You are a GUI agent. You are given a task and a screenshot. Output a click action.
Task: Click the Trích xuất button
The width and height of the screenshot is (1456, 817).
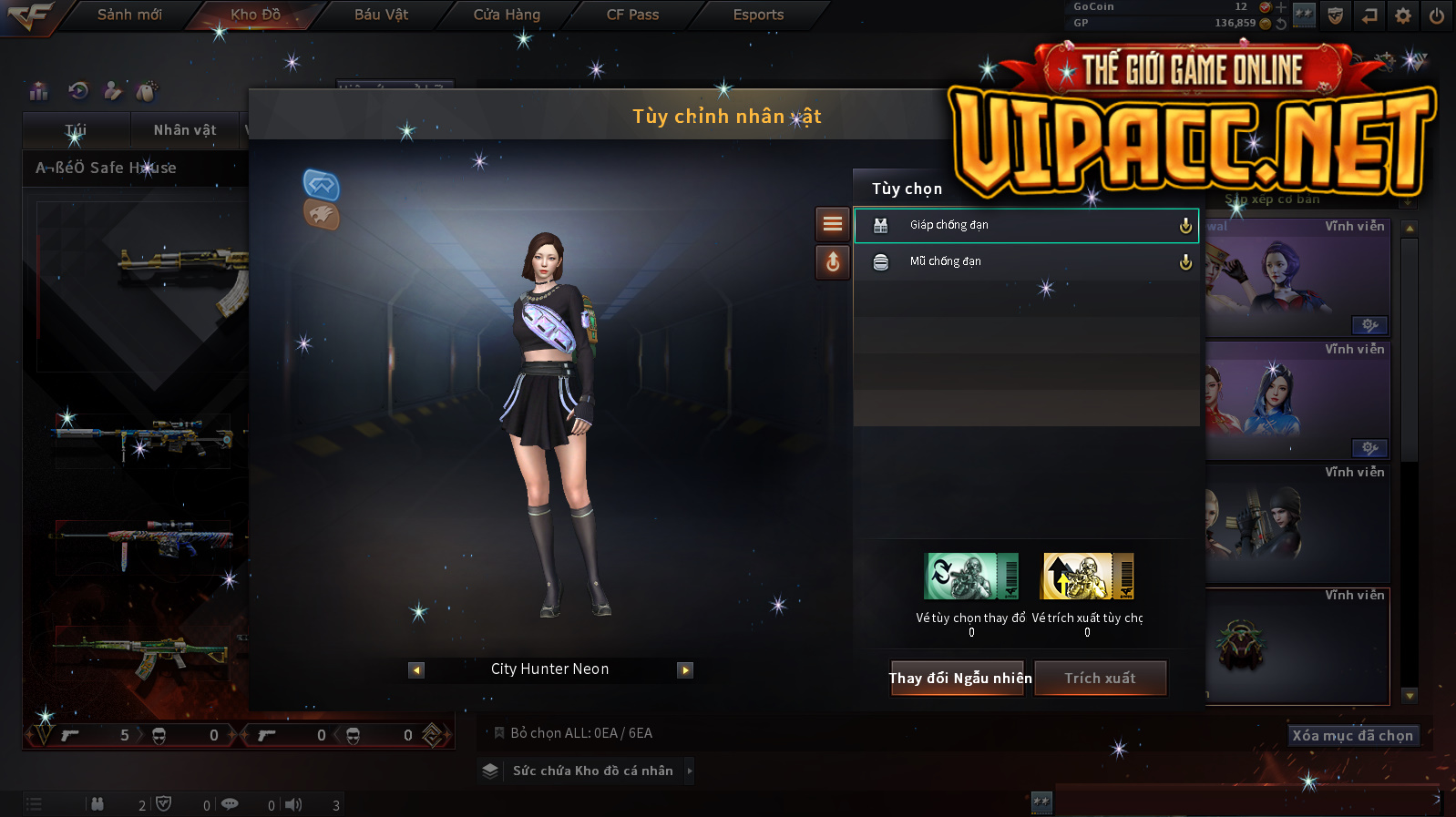1100,678
